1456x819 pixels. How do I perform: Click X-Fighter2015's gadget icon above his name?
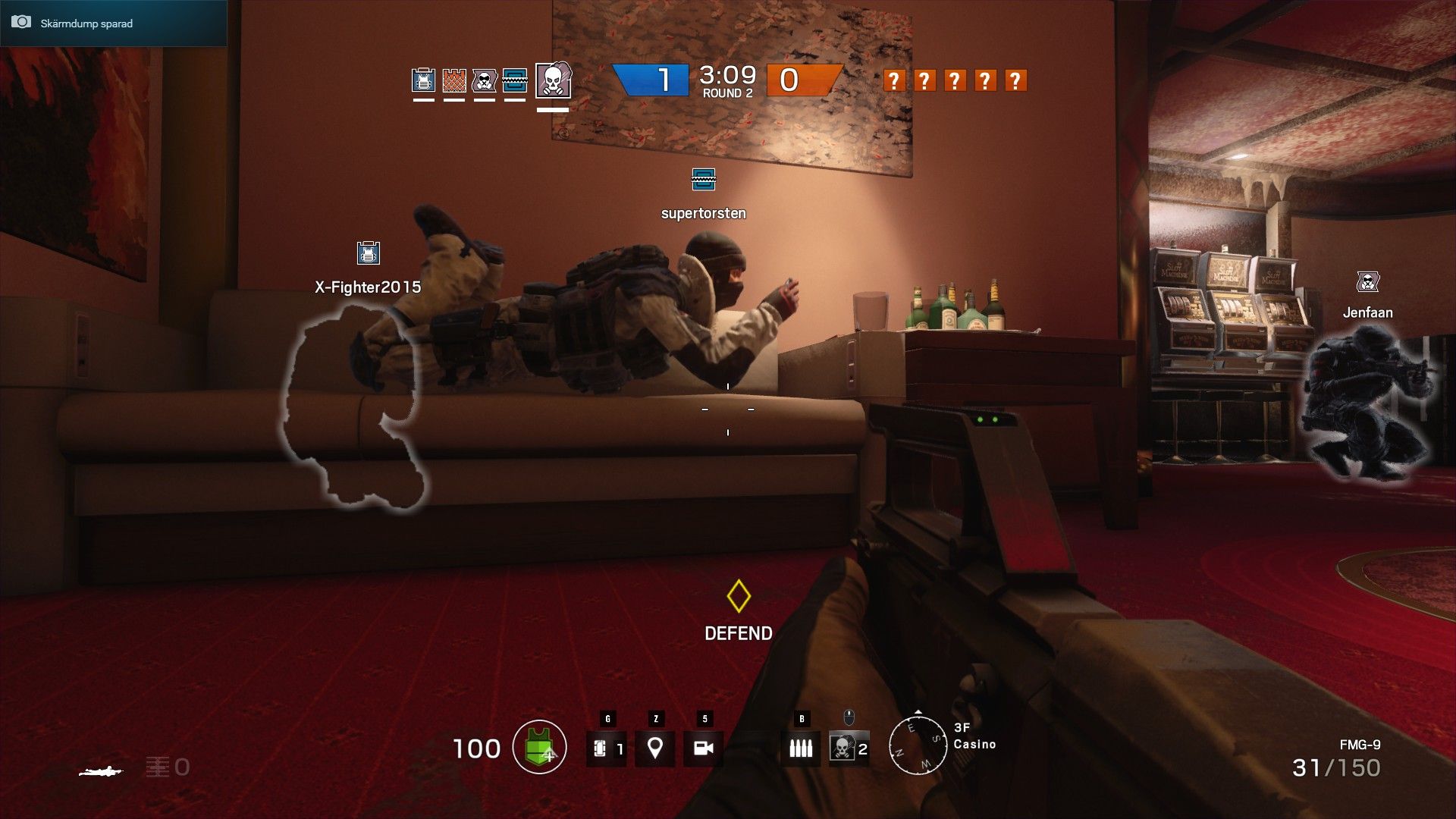coord(368,253)
